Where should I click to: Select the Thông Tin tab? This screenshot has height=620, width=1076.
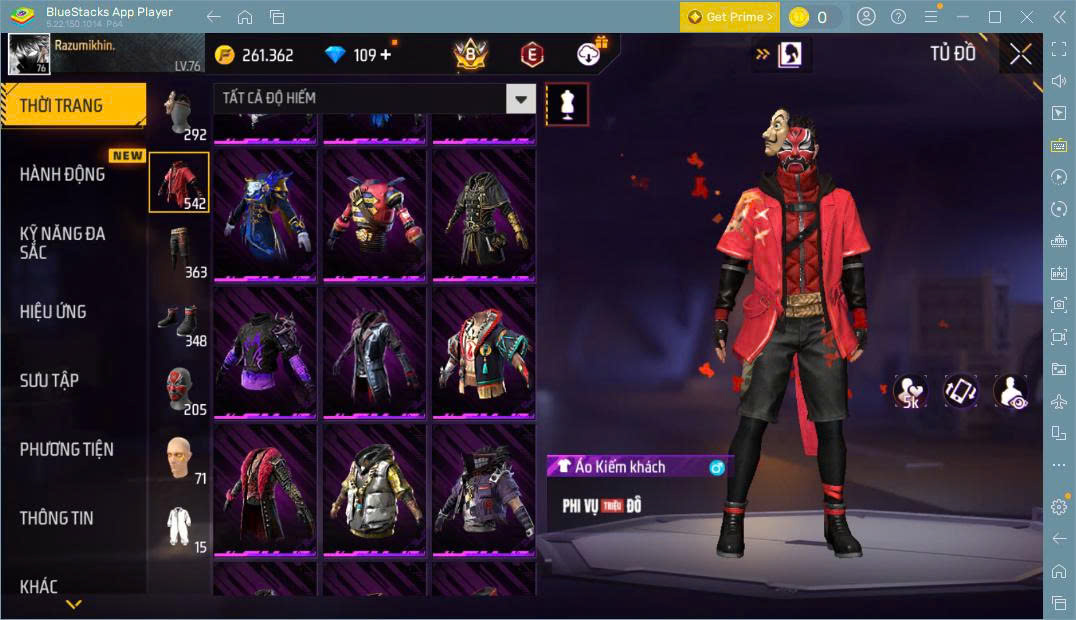point(57,518)
